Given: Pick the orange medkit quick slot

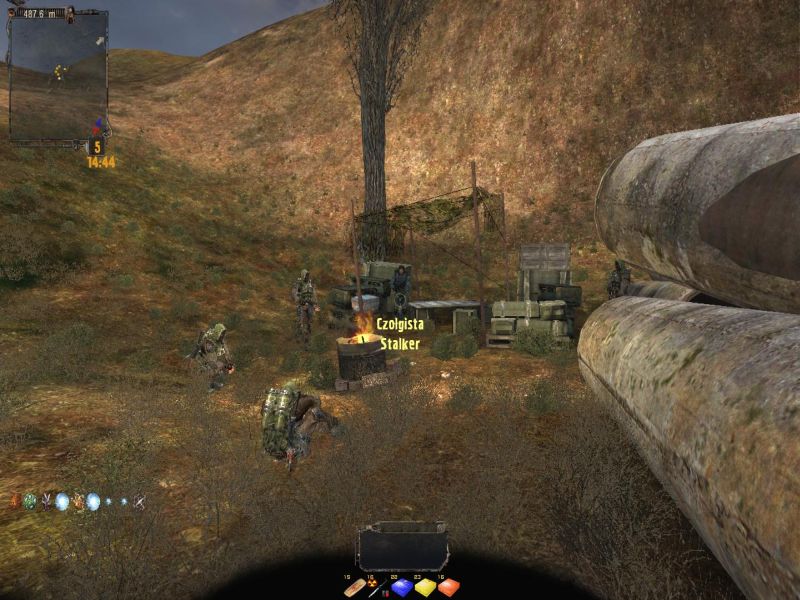Looking at the screenshot, I should pyautogui.click(x=448, y=588).
